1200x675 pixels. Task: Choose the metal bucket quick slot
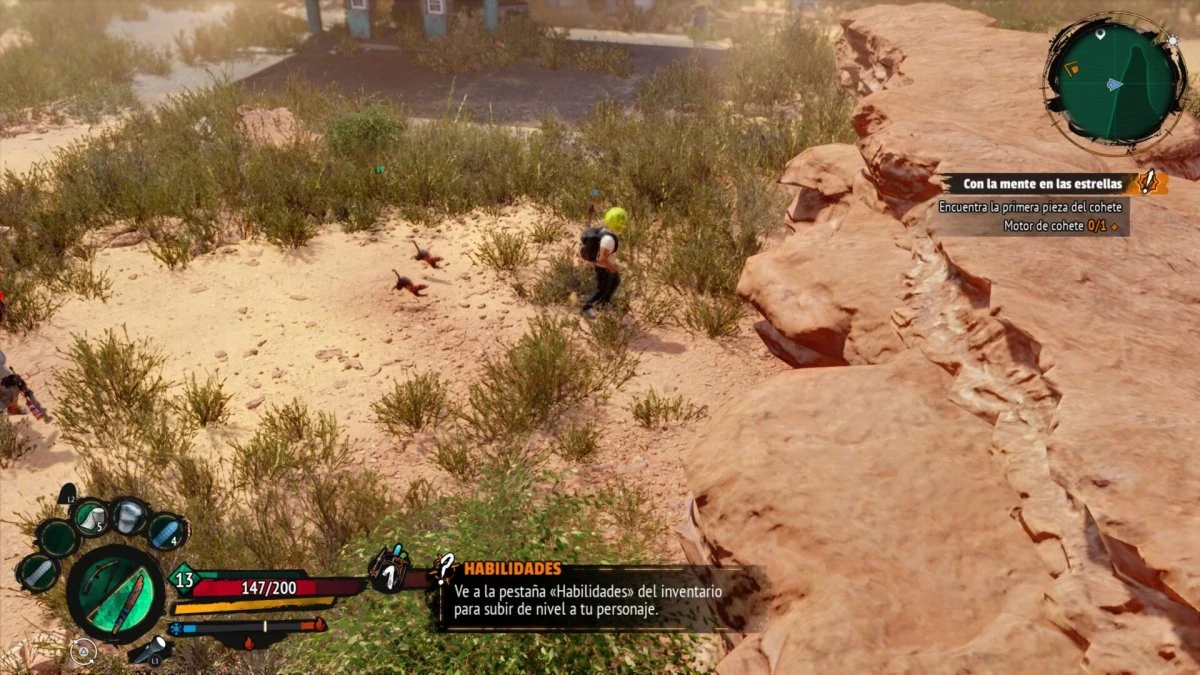pyautogui.click(x=130, y=516)
